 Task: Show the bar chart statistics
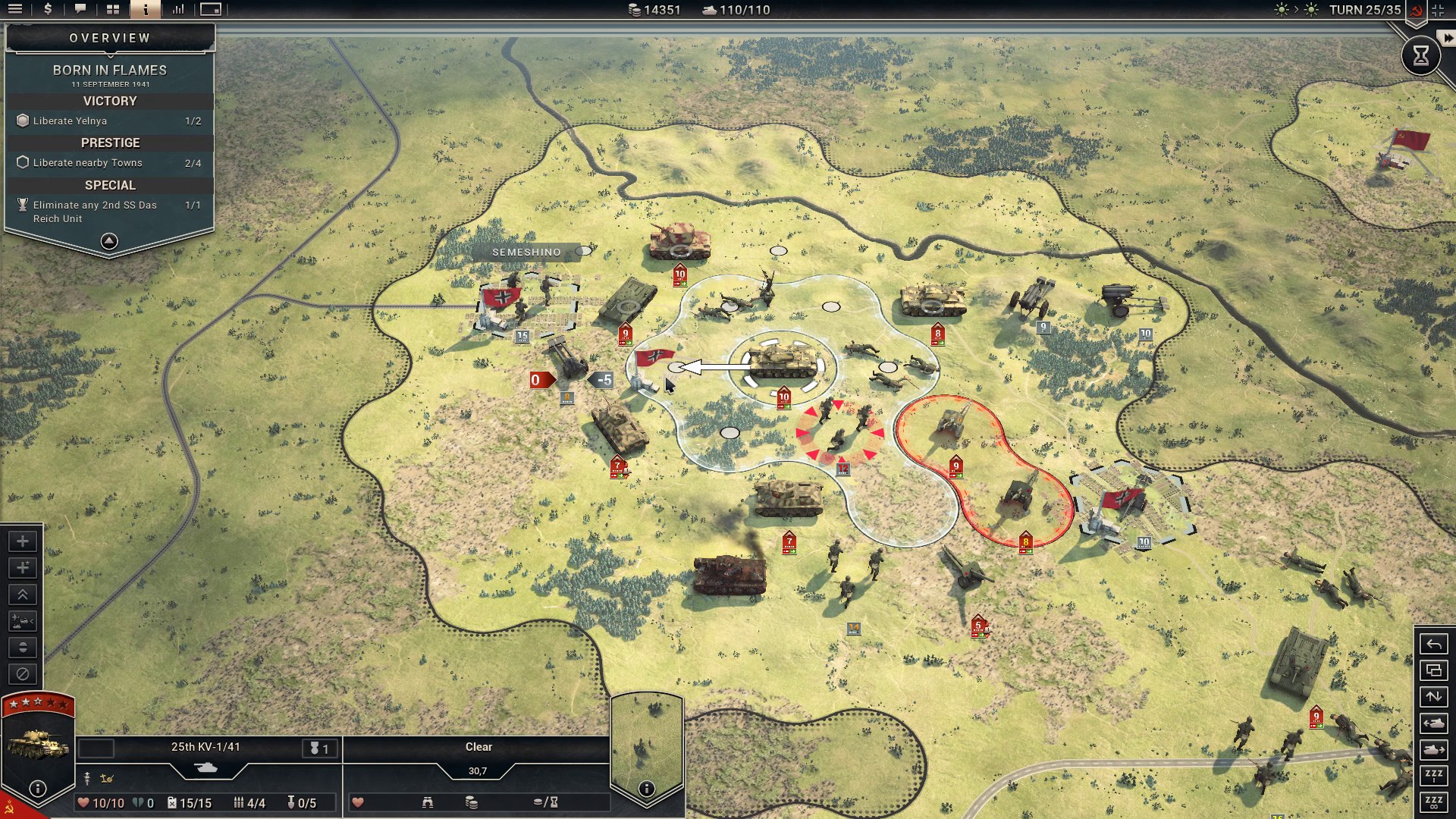tap(178, 10)
